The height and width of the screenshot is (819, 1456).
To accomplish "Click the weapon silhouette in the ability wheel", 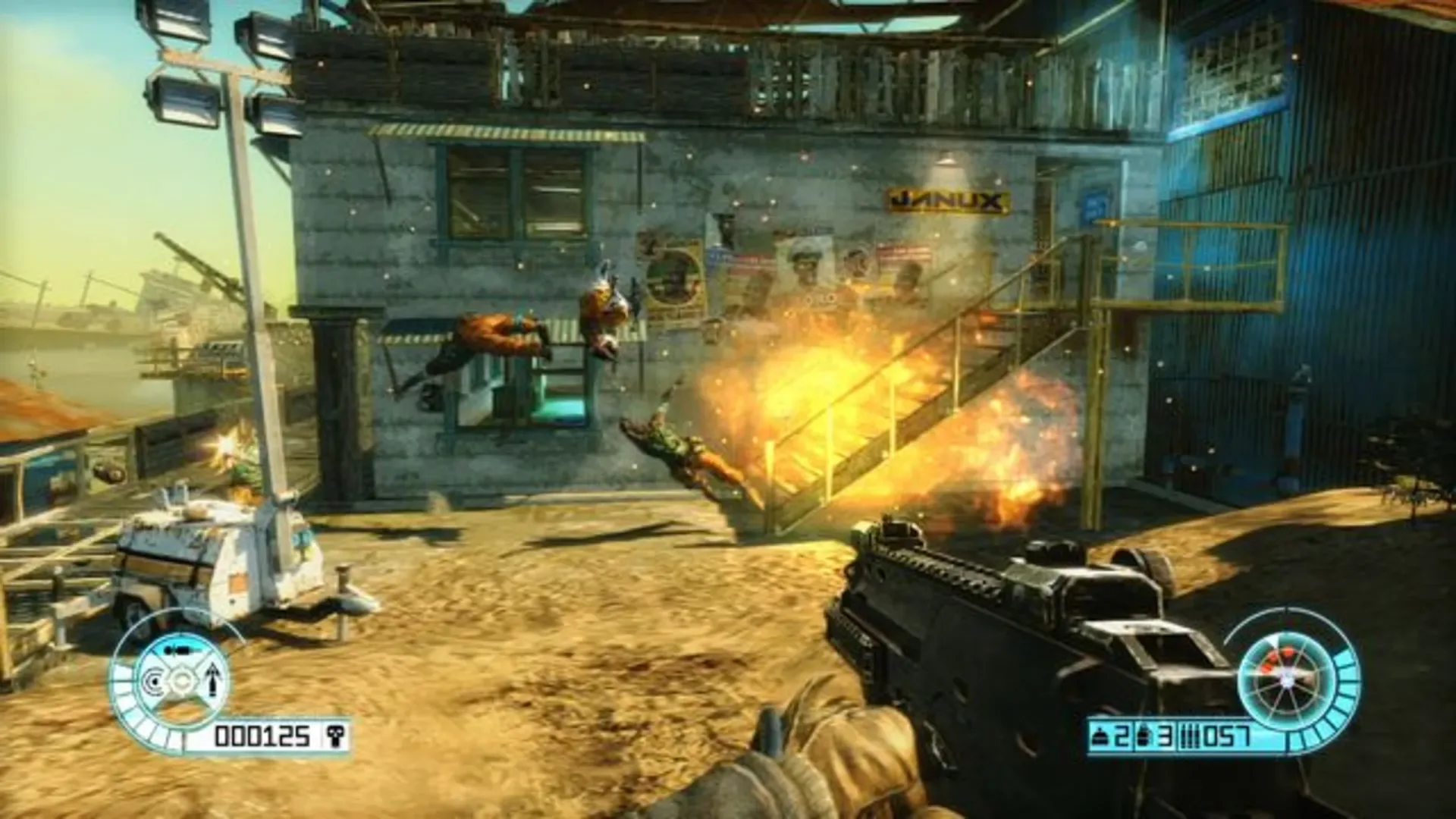I will [179, 650].
